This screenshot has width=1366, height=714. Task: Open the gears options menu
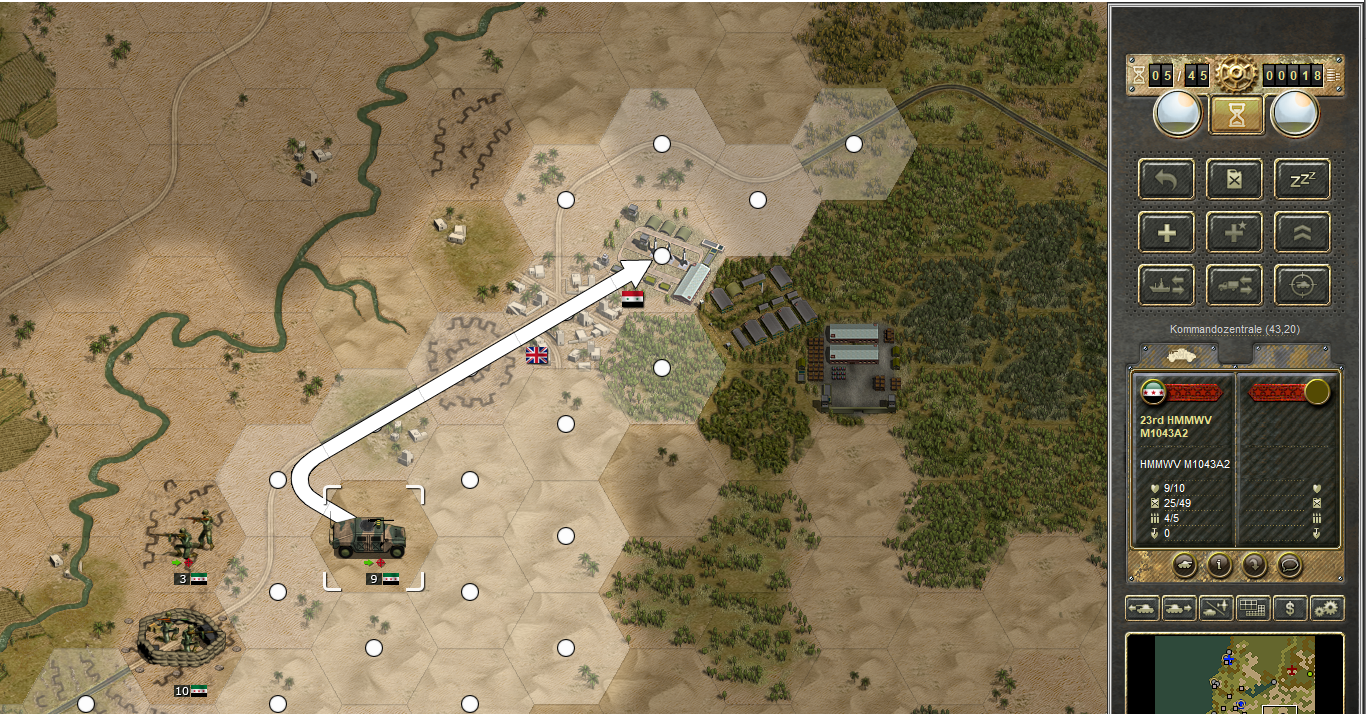click(x=1327, y=607)
